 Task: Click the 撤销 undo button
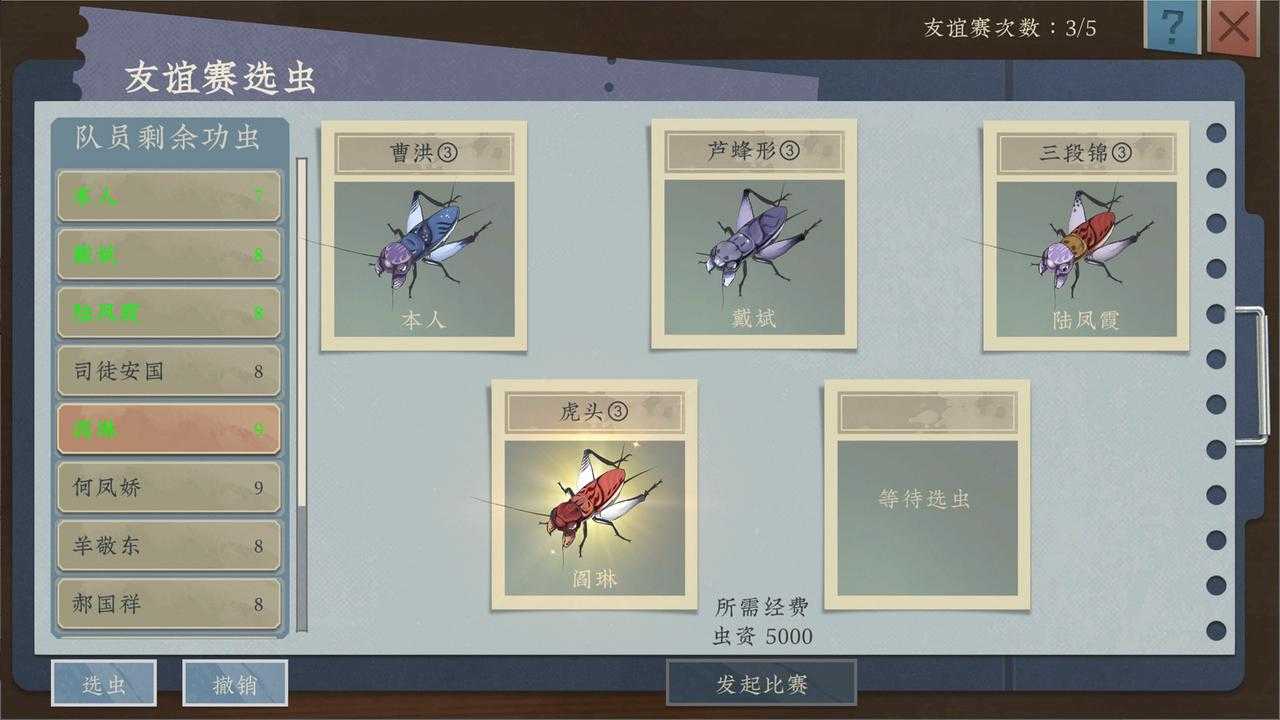pos(237,684)
